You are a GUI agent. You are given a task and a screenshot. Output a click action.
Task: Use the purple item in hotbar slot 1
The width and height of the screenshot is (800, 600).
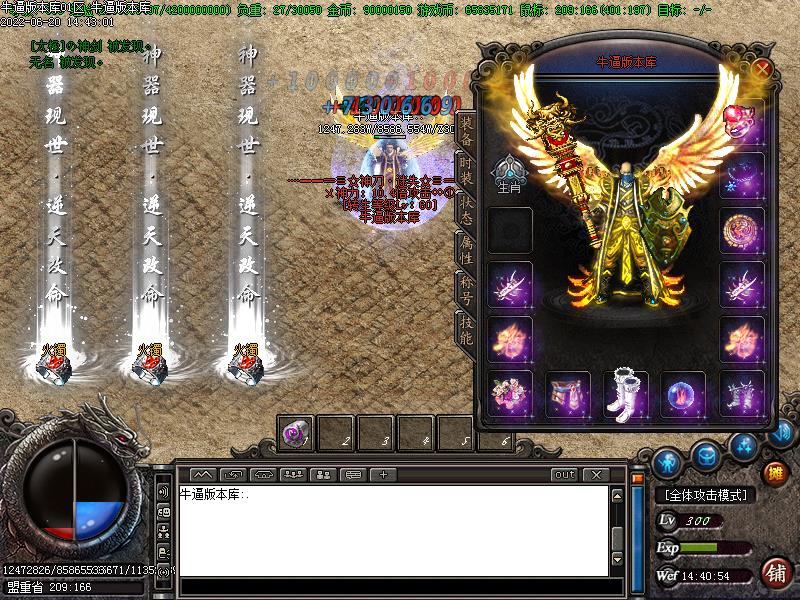297,433
